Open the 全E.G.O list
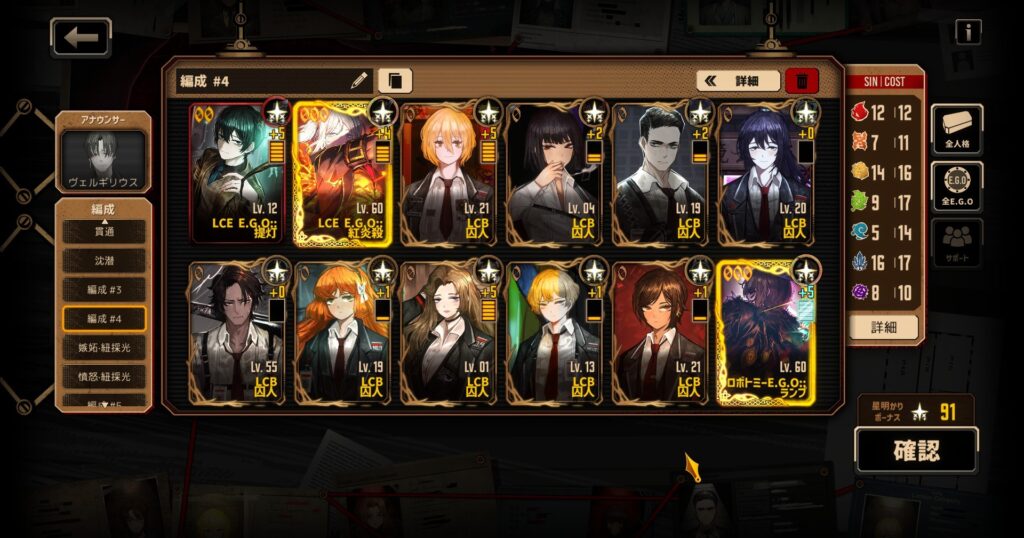Screen dimensions: 1024x538 point(957,187)
